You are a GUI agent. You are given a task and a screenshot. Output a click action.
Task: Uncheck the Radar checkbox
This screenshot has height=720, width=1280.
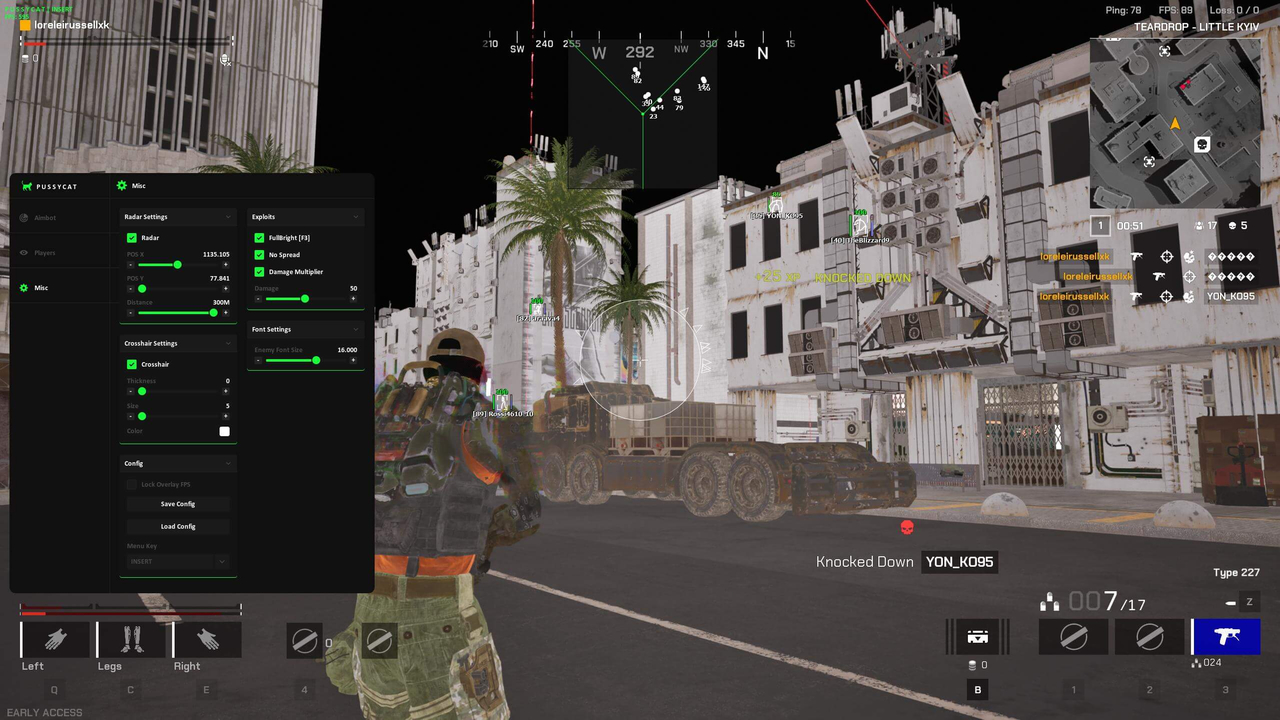click(x=132, y=237)
